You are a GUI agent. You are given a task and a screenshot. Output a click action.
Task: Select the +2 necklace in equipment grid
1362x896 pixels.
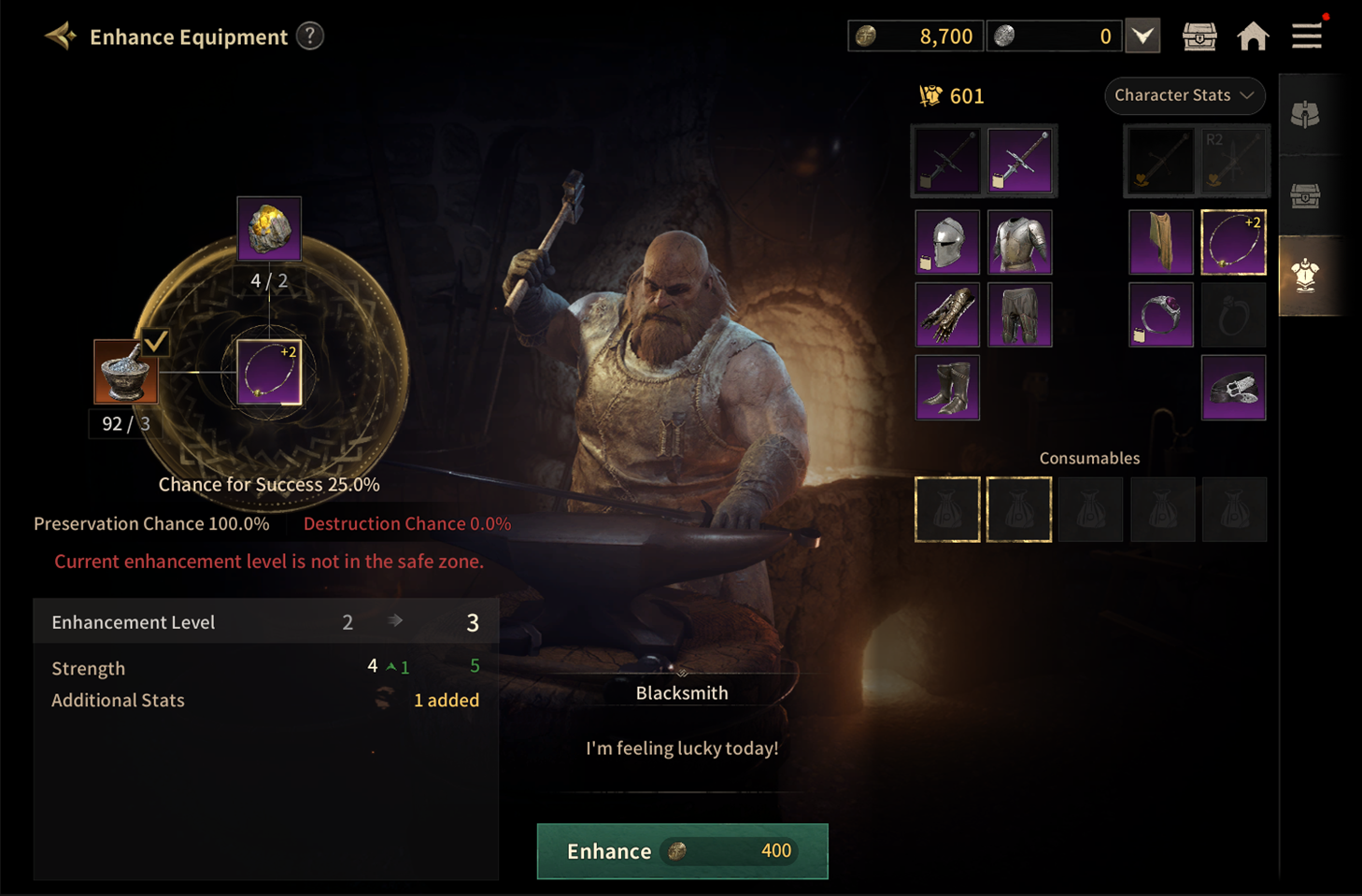[x=1233, y=243]
